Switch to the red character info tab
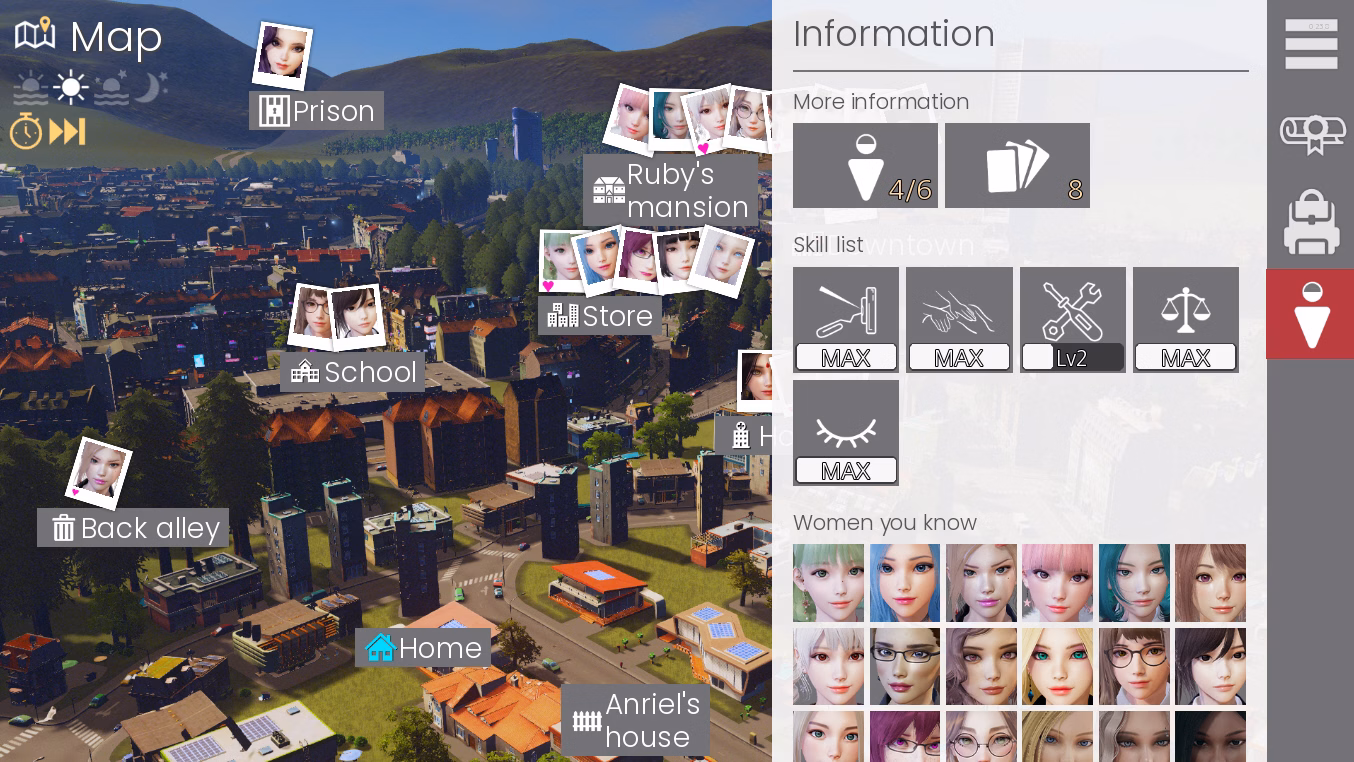The width and height of the screenshot is (1354, 762). (1311, 313)
